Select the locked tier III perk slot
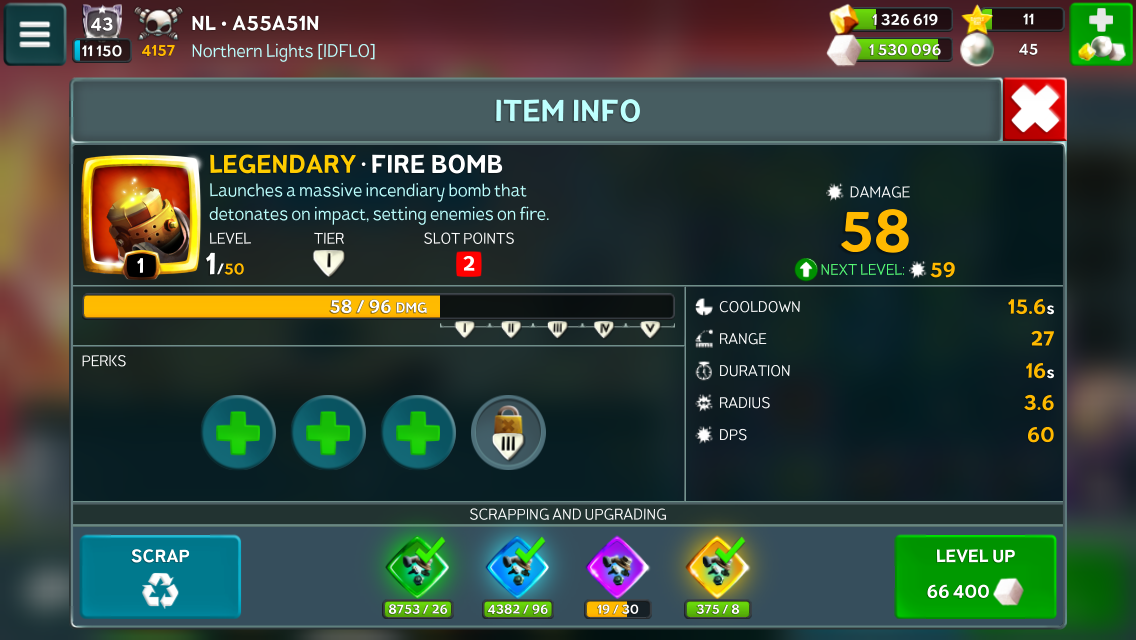Image resolution: width=1136 pixels, height=640 pixels. (x=508, y=433)
